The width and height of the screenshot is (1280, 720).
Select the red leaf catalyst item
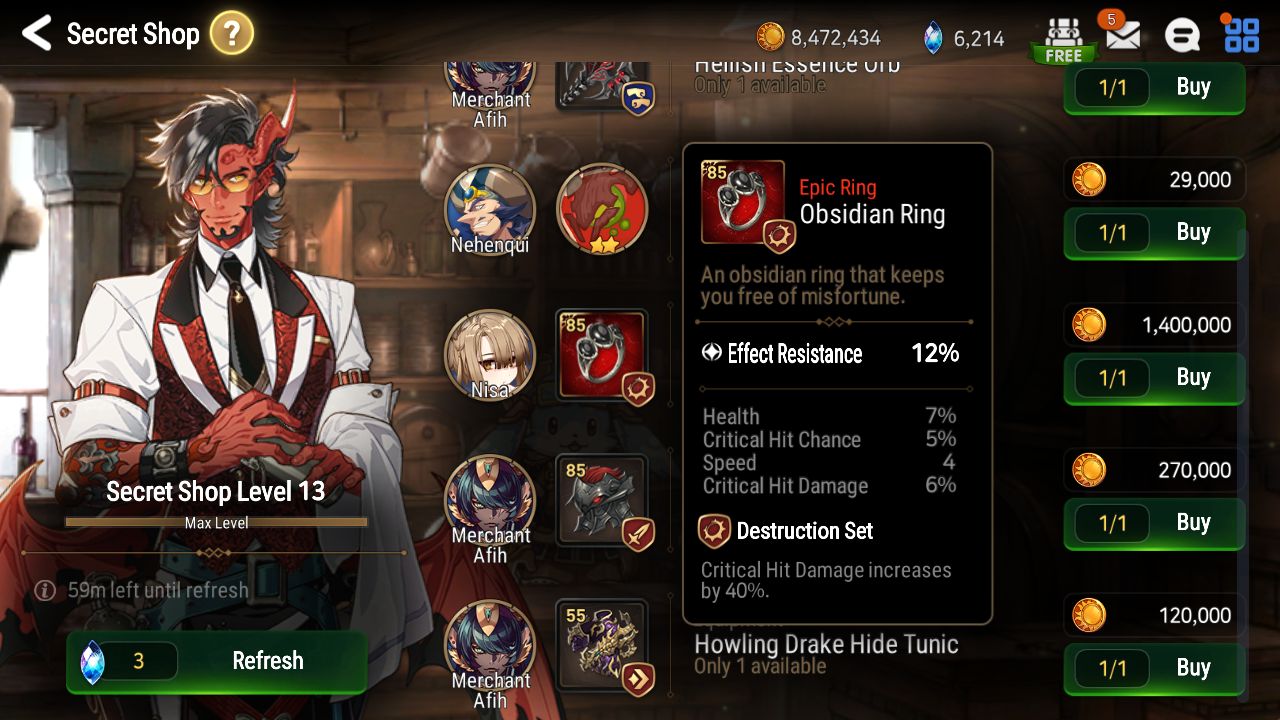[x=602, y=210]
